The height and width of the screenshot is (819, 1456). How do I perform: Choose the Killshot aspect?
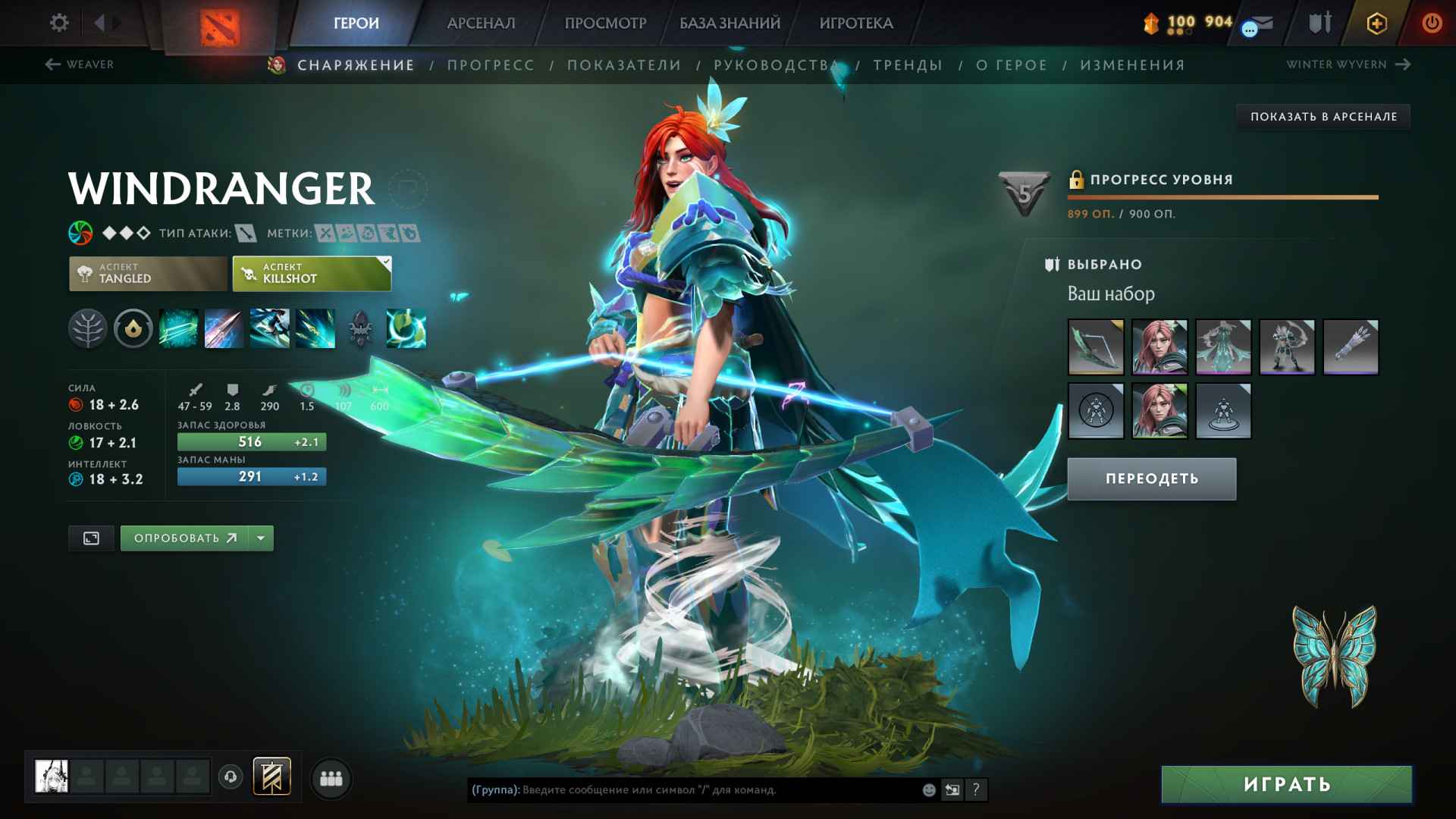312,274
